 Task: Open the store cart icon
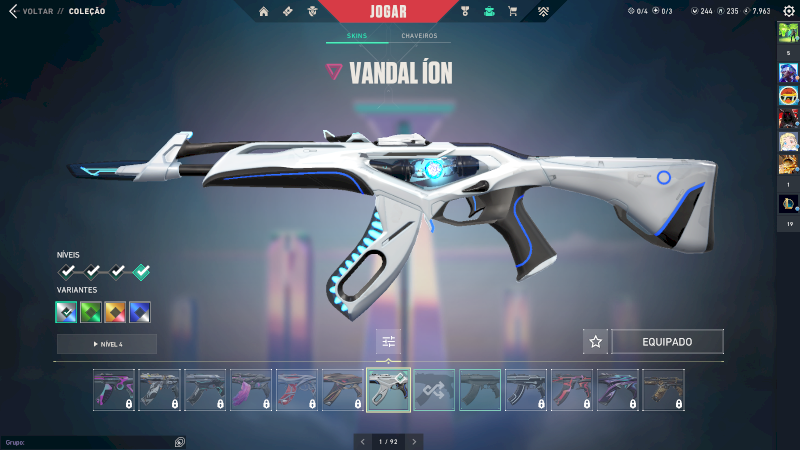513,12
